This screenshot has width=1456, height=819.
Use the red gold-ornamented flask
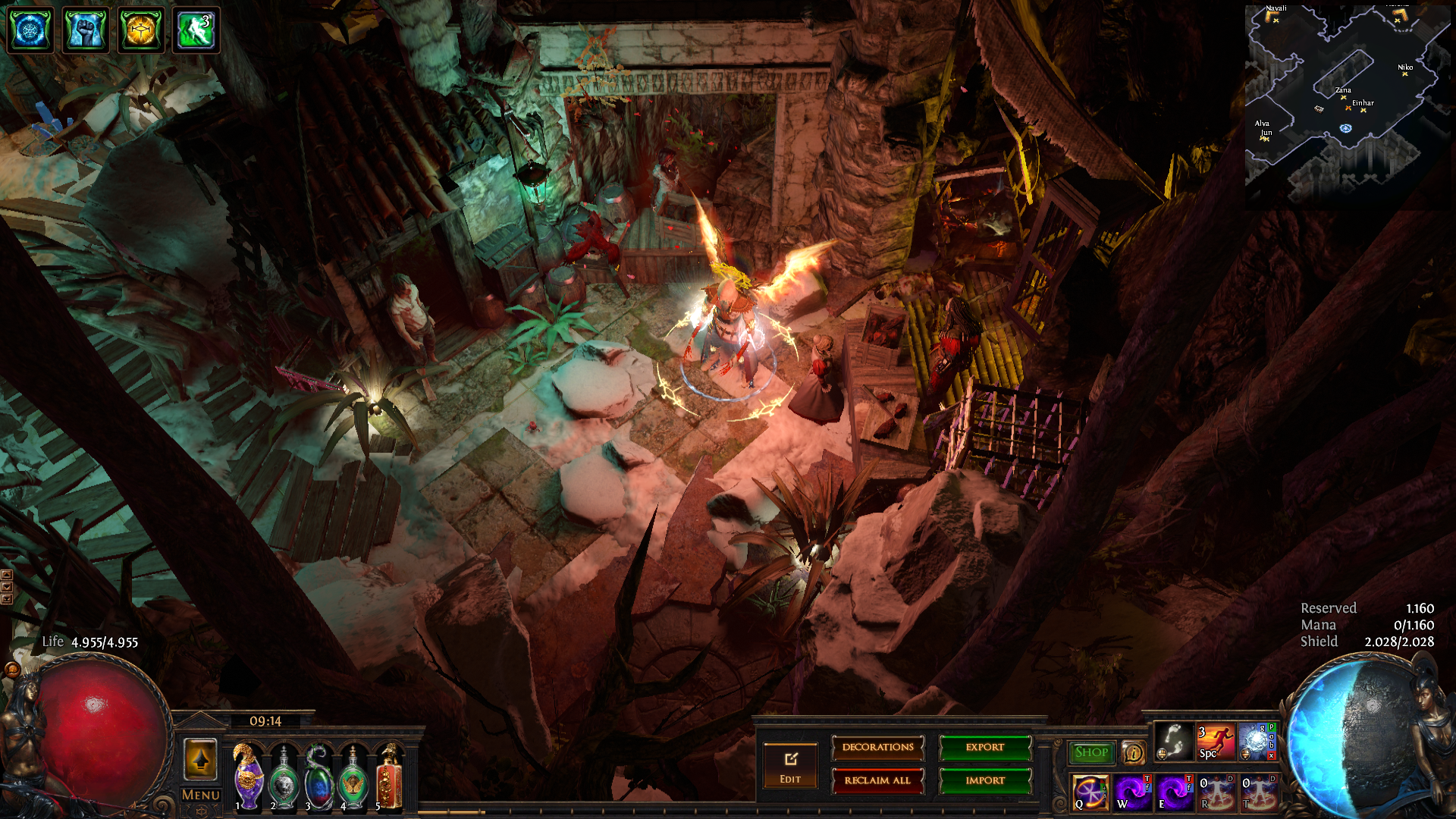pos(389,777)
